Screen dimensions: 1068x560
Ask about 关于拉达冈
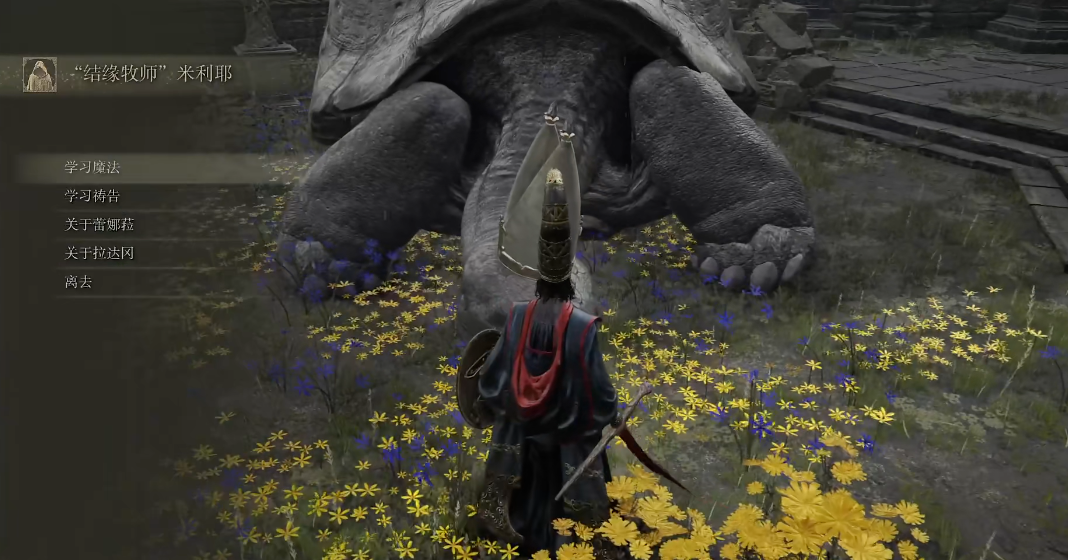[x=100, y=253]
